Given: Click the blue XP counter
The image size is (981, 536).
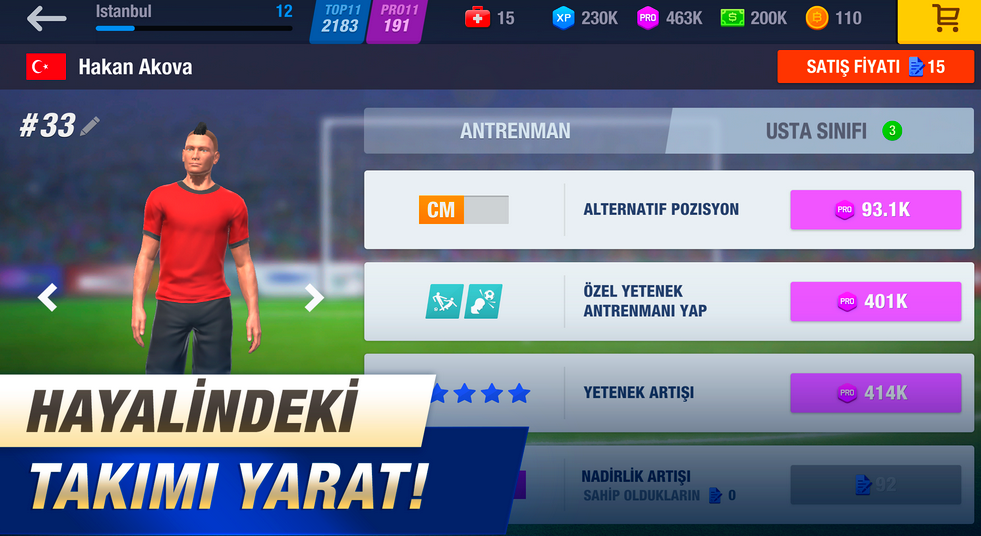Looking at the screenshot, I should tap(585, 18).
